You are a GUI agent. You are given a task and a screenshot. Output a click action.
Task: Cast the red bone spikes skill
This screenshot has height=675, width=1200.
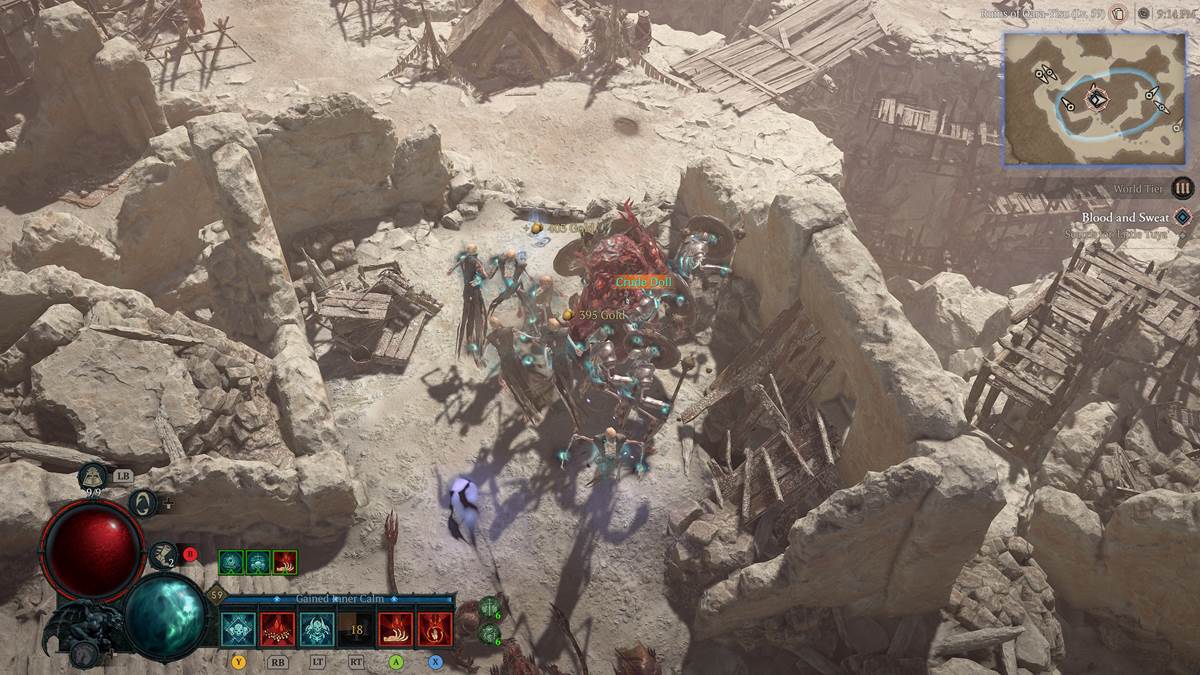[x=278, y=628]
